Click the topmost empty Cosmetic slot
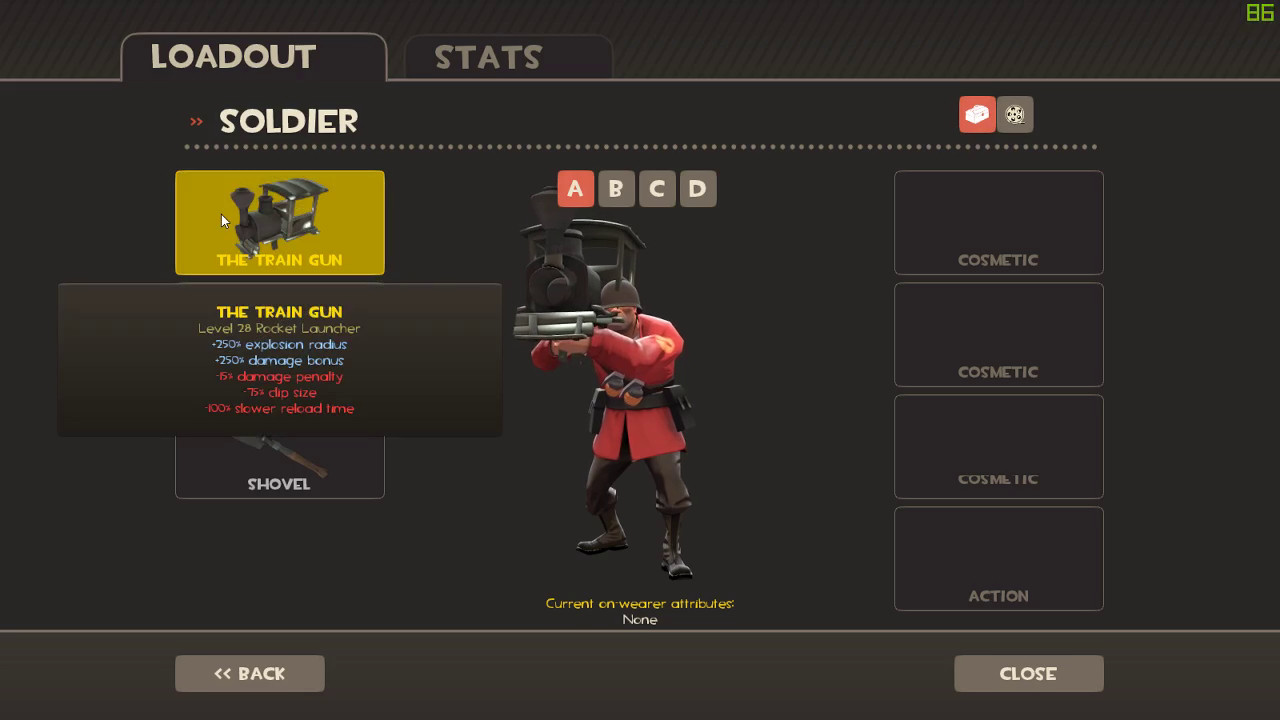This screenshot has width=1280, height=720. pyautogui.click(x=998, y=222)
